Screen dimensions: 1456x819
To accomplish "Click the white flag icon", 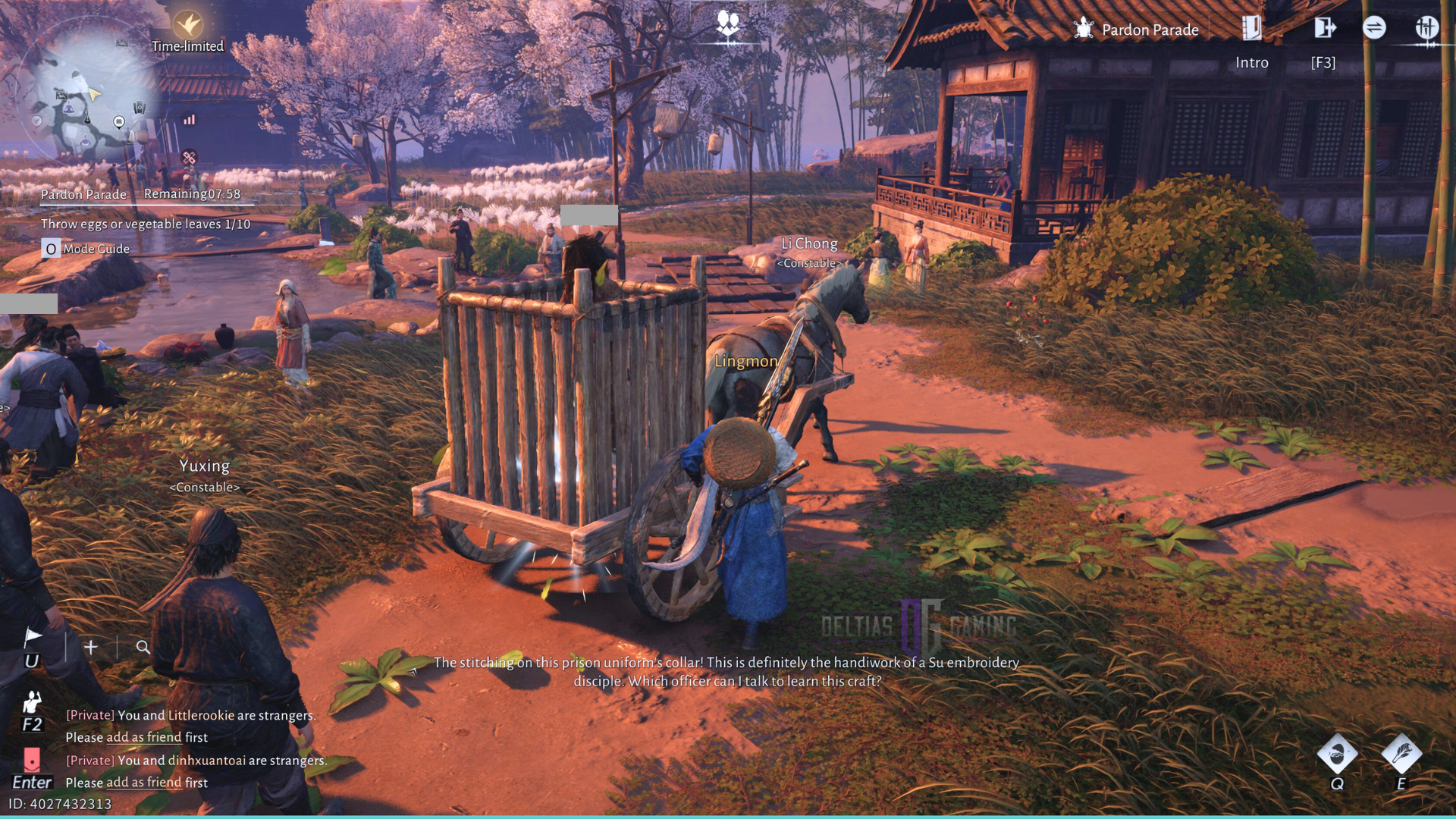I will click(33, 637).
